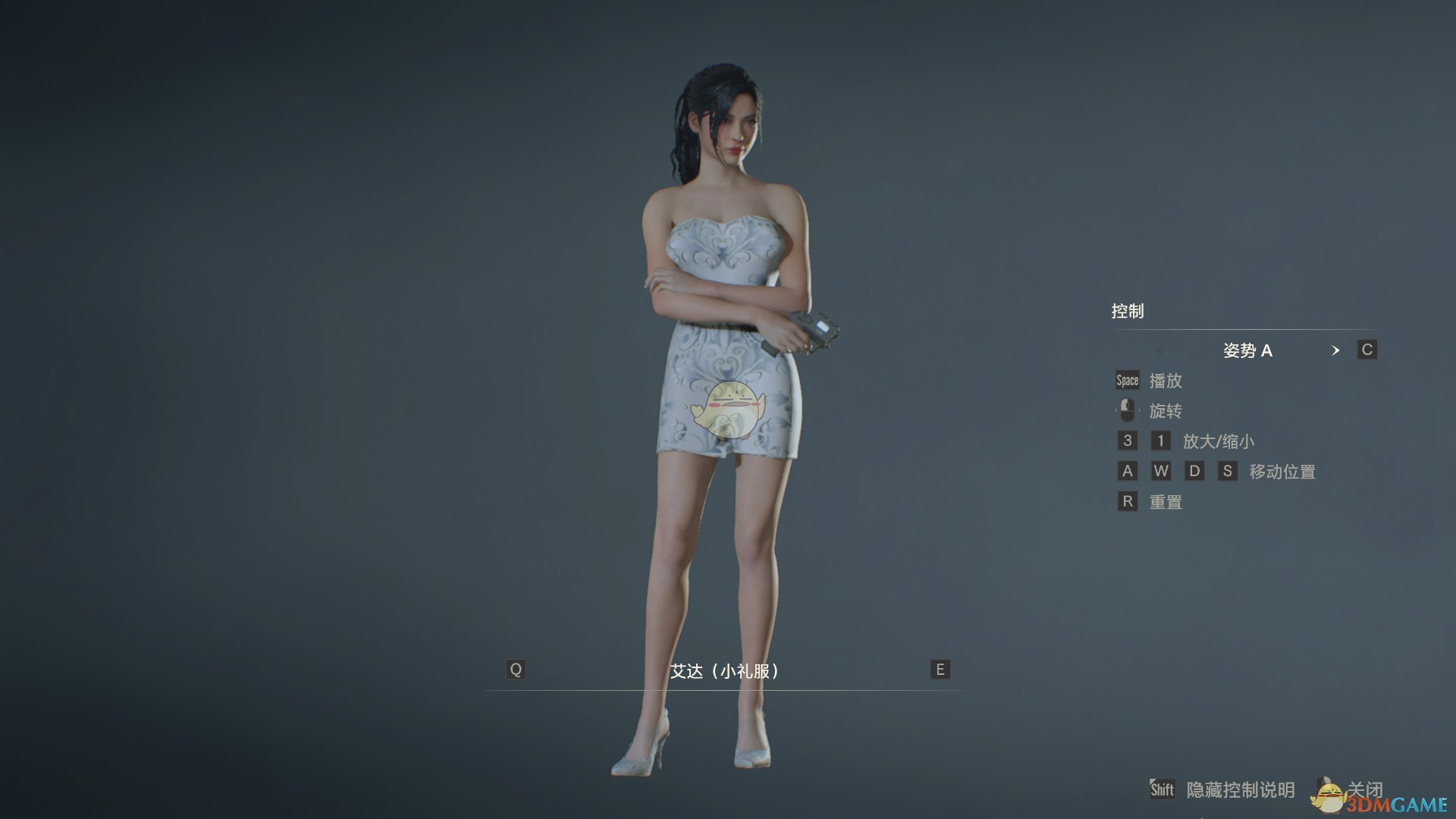This screenshot has height=819, width=1456.
Task: Click the 3 key icon for zooming in
Action: (x=1127, y=441)
